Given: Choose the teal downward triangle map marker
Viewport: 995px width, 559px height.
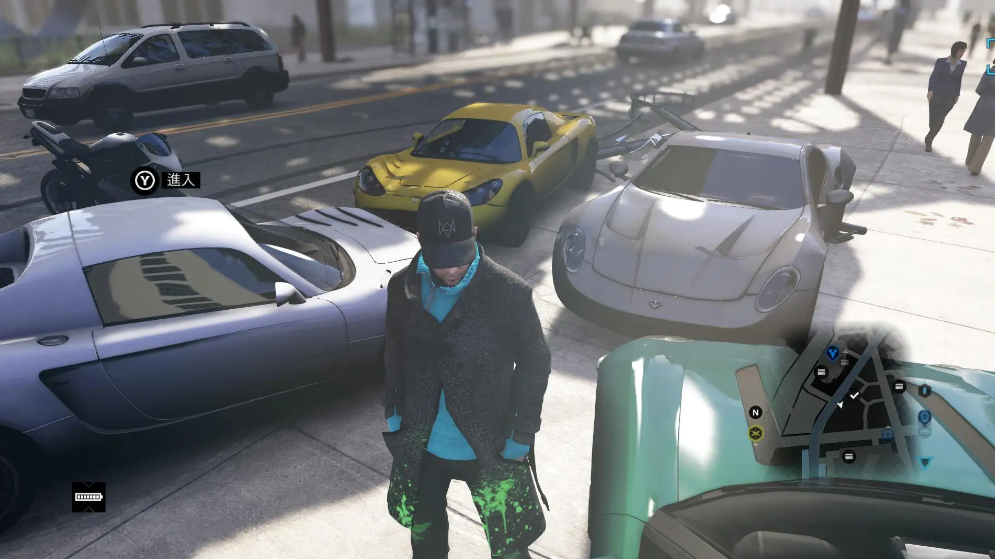Looking at the screenshot, I should tap(925, 462).
